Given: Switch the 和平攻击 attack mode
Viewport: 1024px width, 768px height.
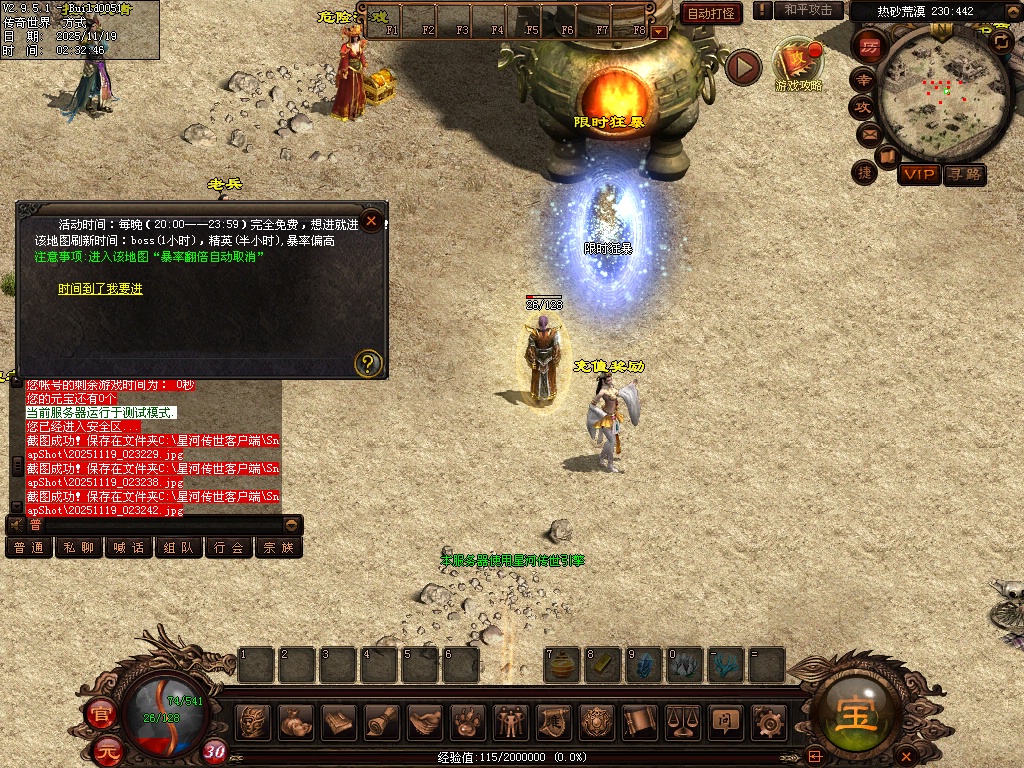Looking at the screenshot, I should 808,10.
